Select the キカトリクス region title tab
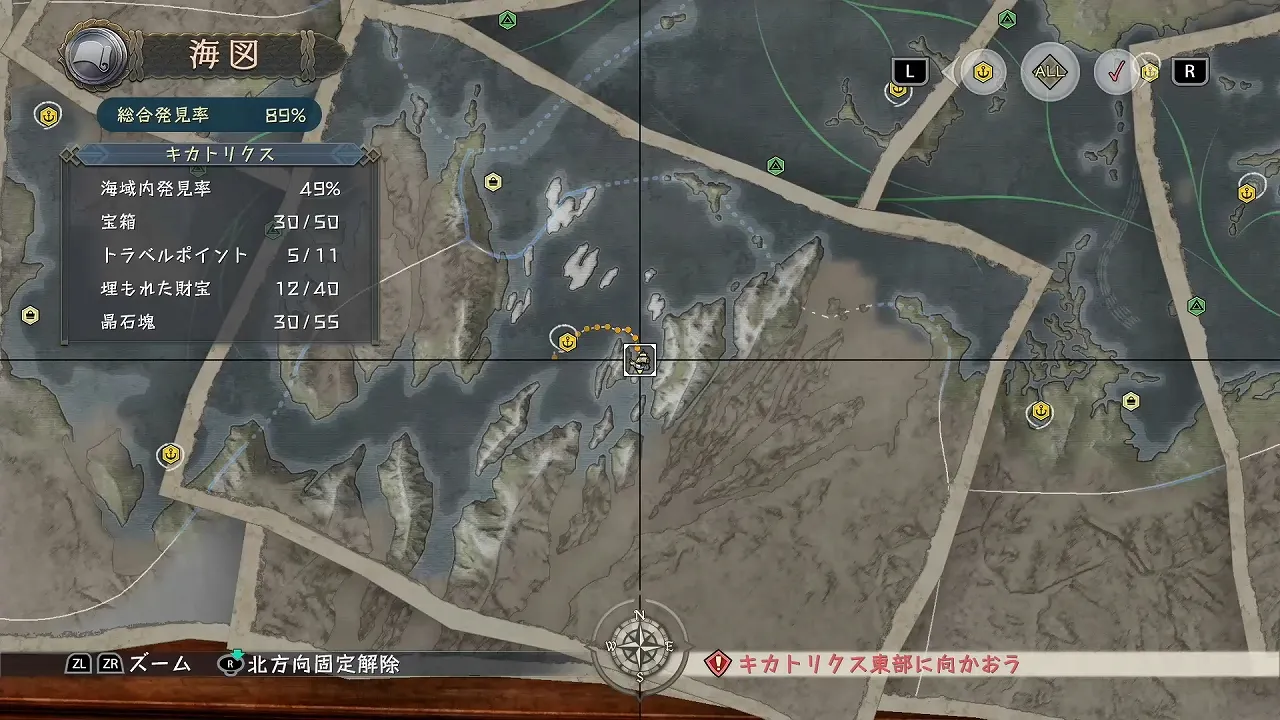This screenshot has width=1280, height=720. pyautogui.click(x=219, y=155)
